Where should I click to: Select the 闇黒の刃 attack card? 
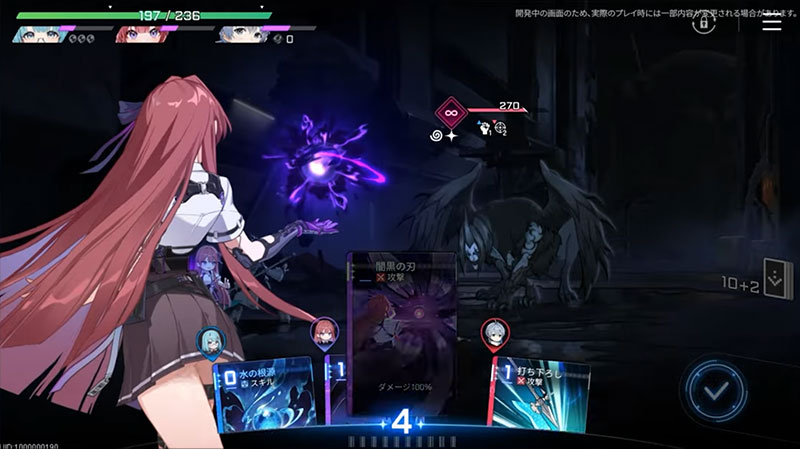[401, 330]
